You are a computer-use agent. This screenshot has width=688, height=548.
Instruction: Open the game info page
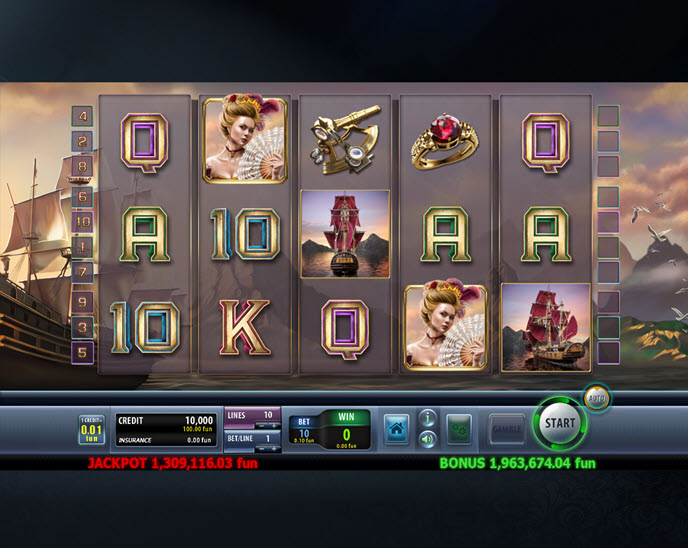tap(428, 418)
